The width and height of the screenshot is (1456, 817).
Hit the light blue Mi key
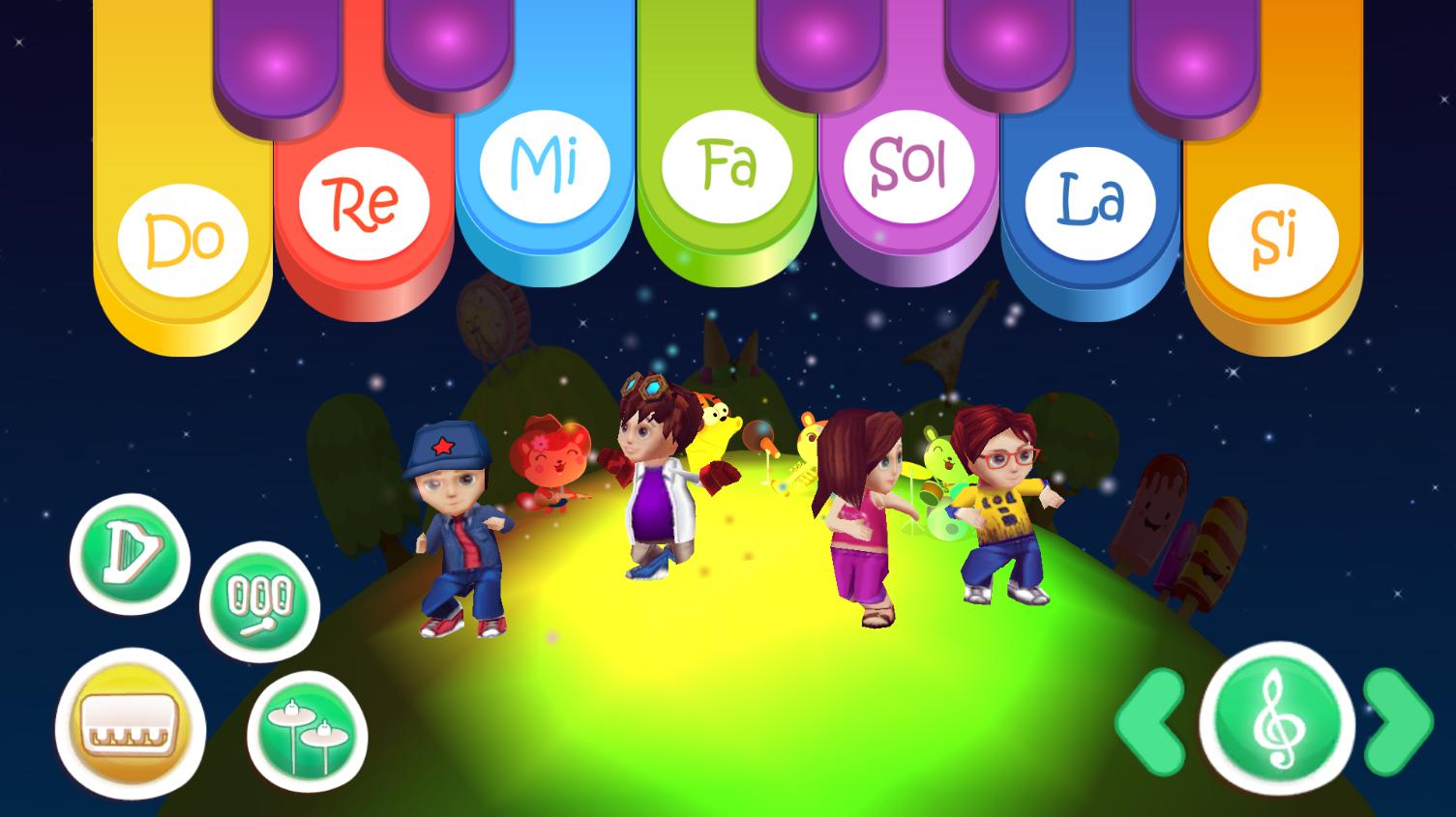pos(544,166)
